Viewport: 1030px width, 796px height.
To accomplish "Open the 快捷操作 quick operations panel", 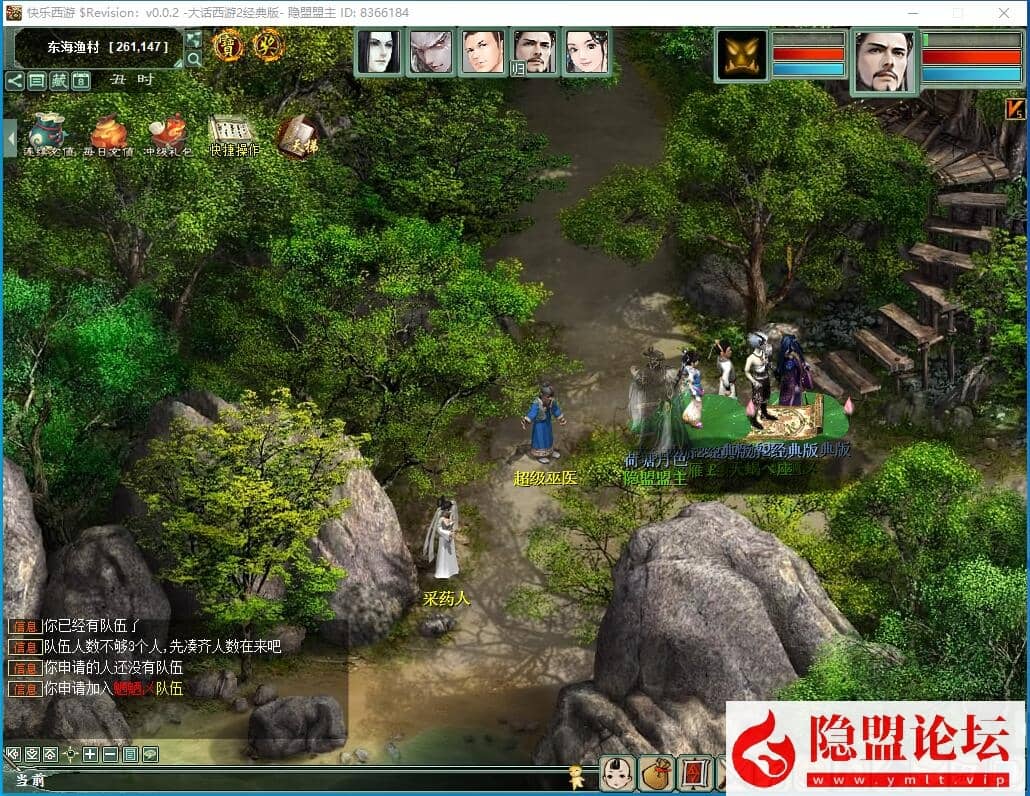I will tap(234, 135).
